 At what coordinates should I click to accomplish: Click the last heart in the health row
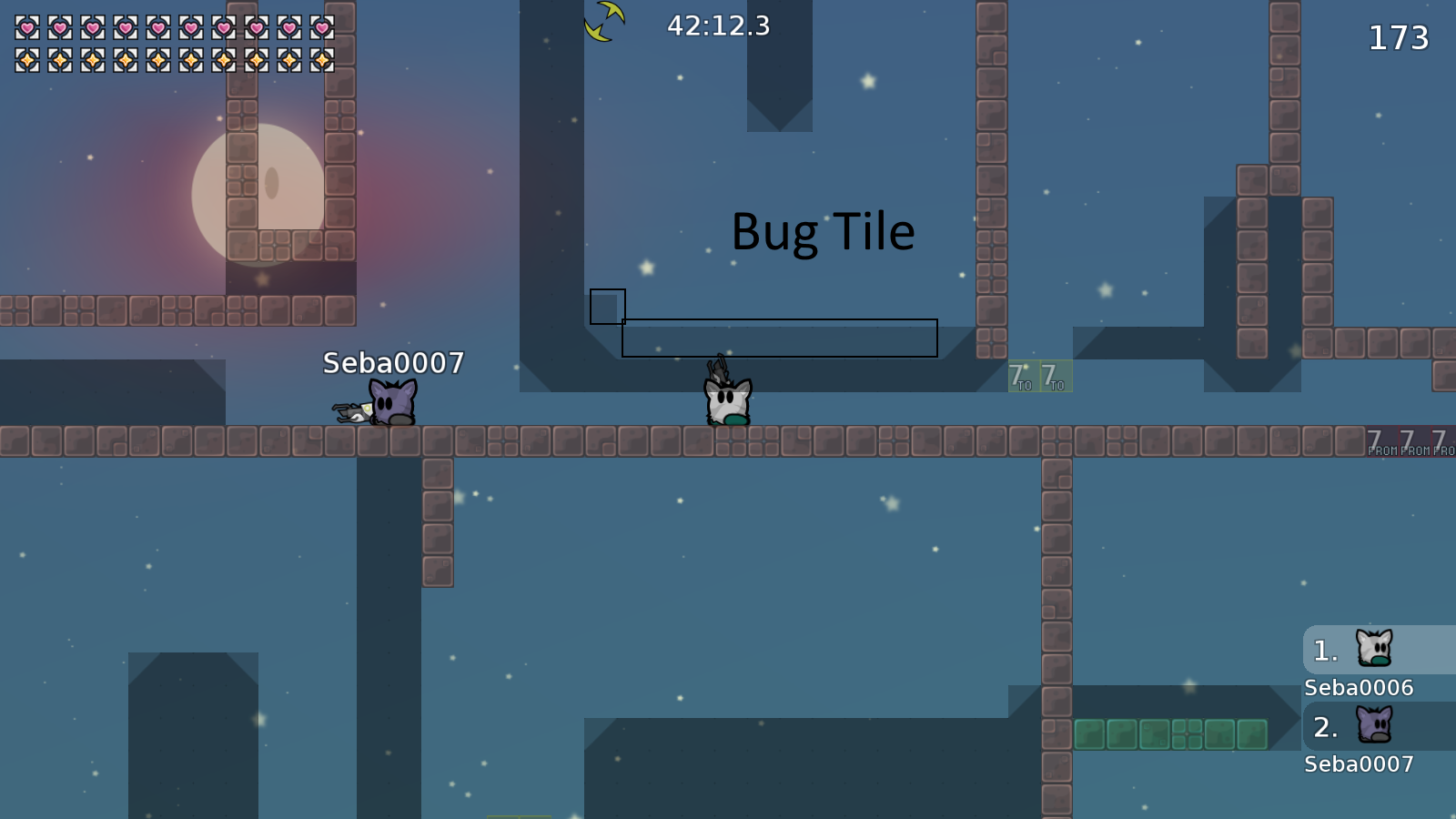tap(323, 27)
